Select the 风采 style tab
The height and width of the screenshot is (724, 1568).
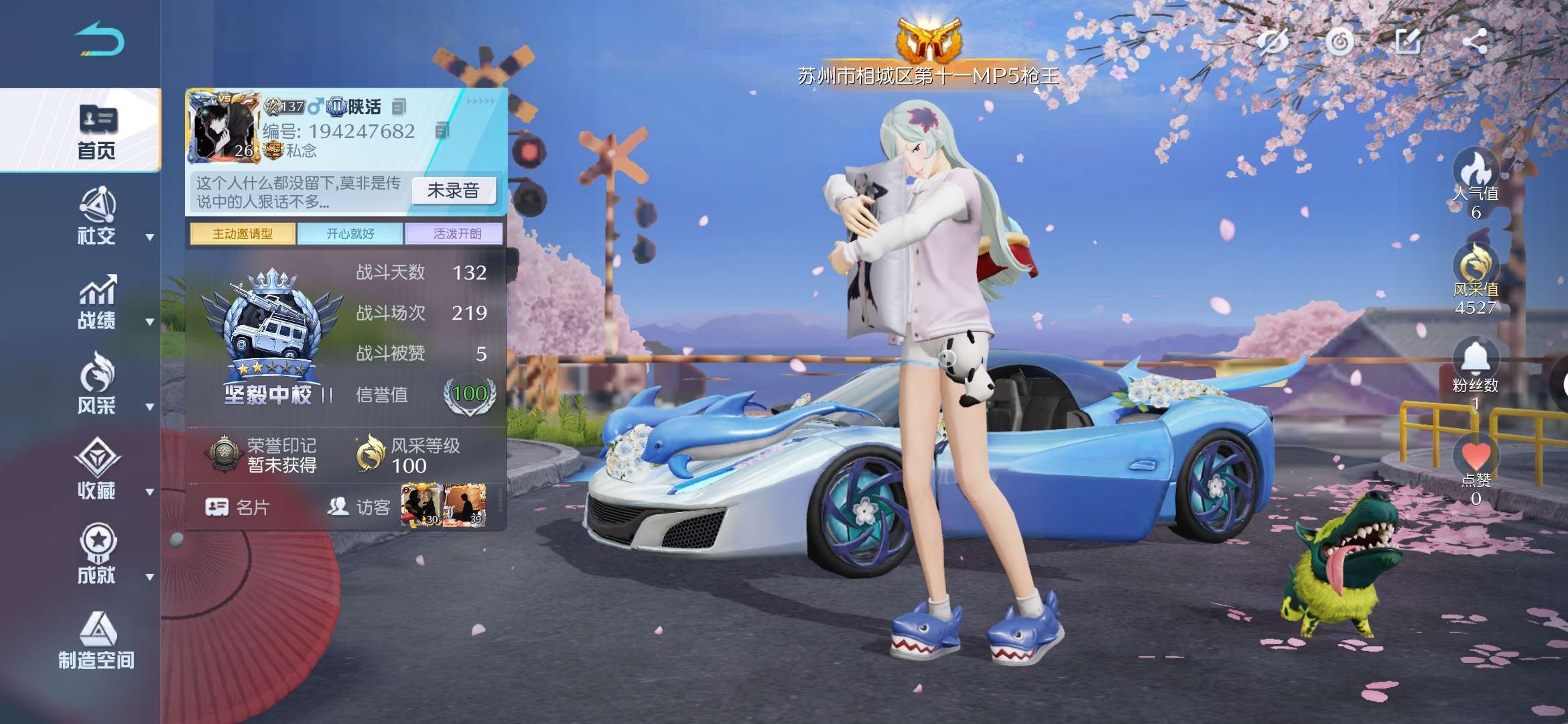(x=96, y=384)
